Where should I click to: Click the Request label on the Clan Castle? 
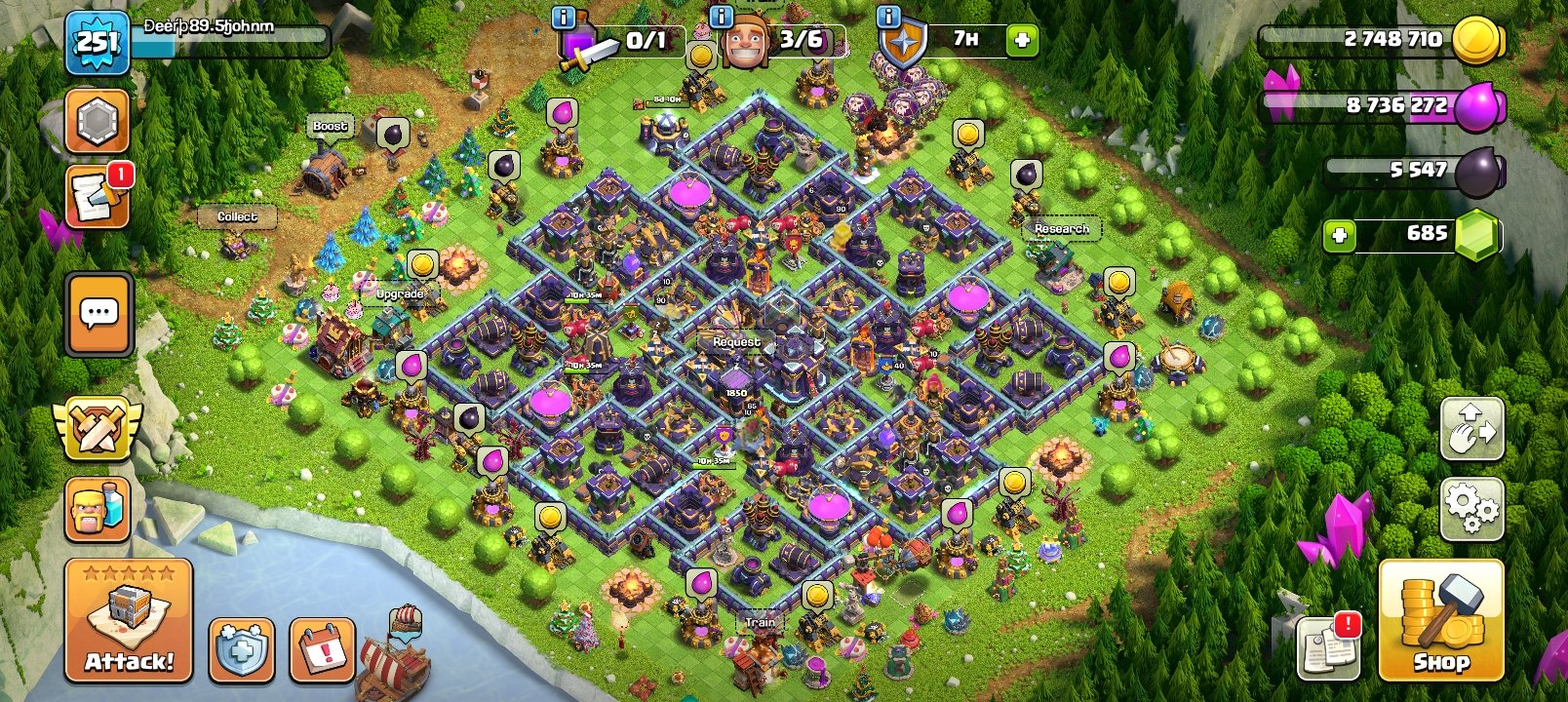[737, 342]
